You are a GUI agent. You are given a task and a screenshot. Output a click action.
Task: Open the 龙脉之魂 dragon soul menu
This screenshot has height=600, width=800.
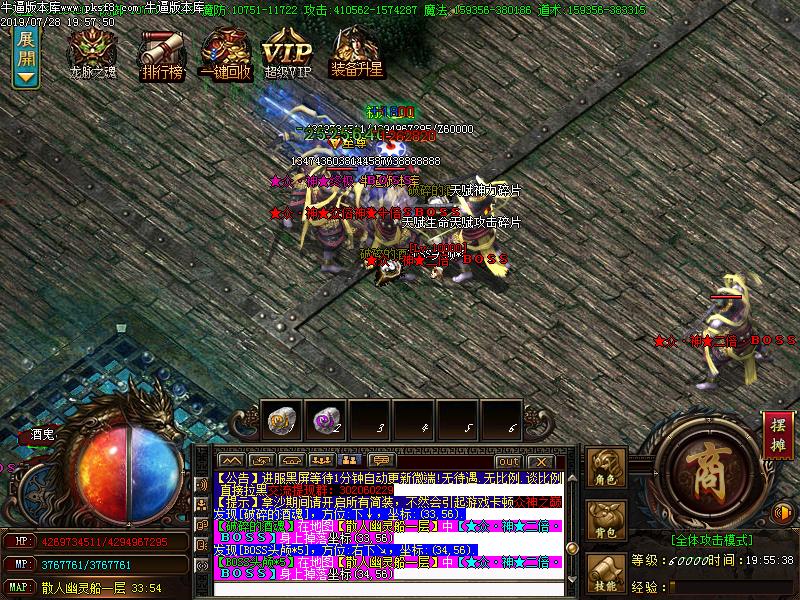coord(92,52)
